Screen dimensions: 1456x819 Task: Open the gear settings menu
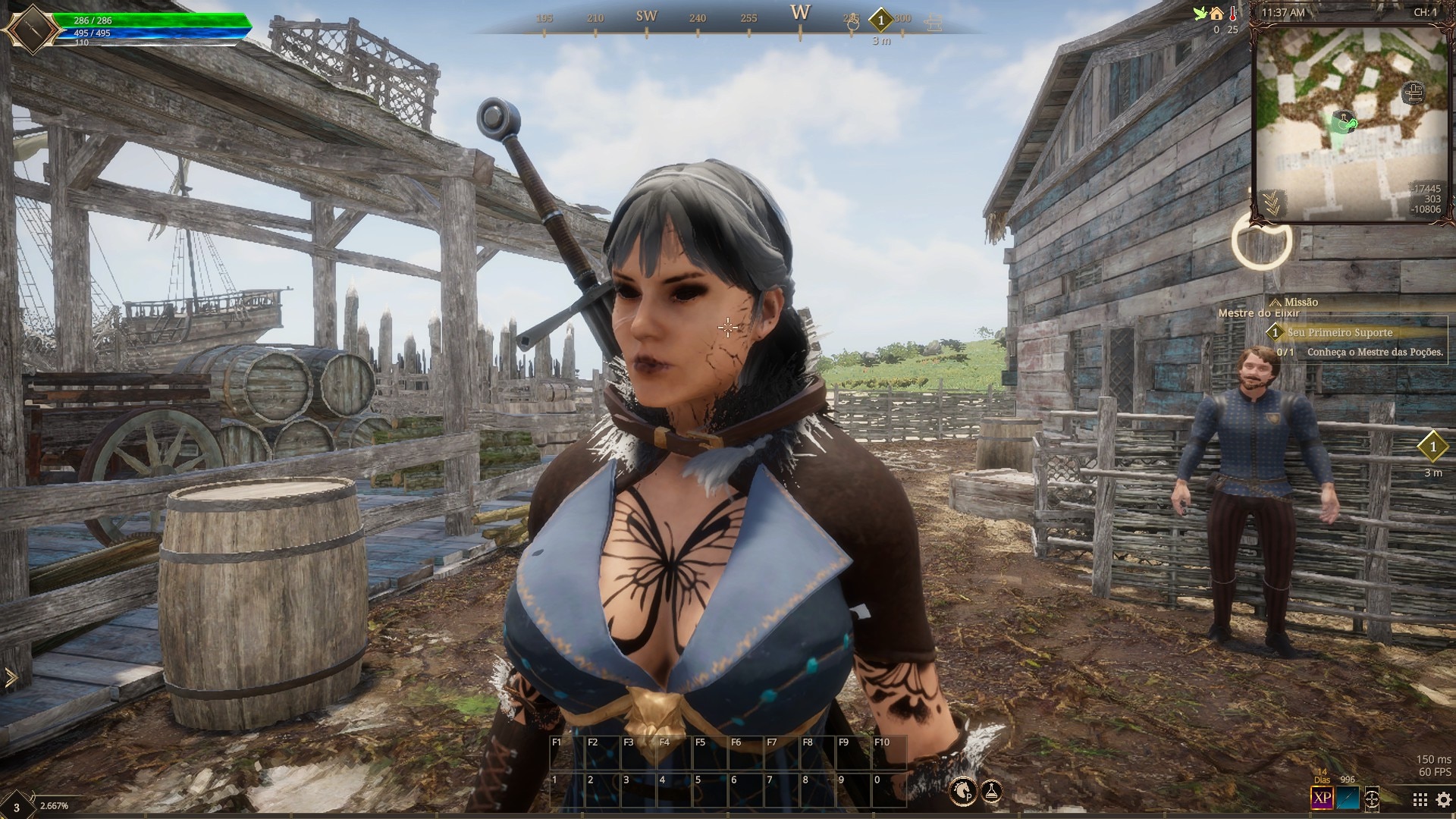point(1443,799)
